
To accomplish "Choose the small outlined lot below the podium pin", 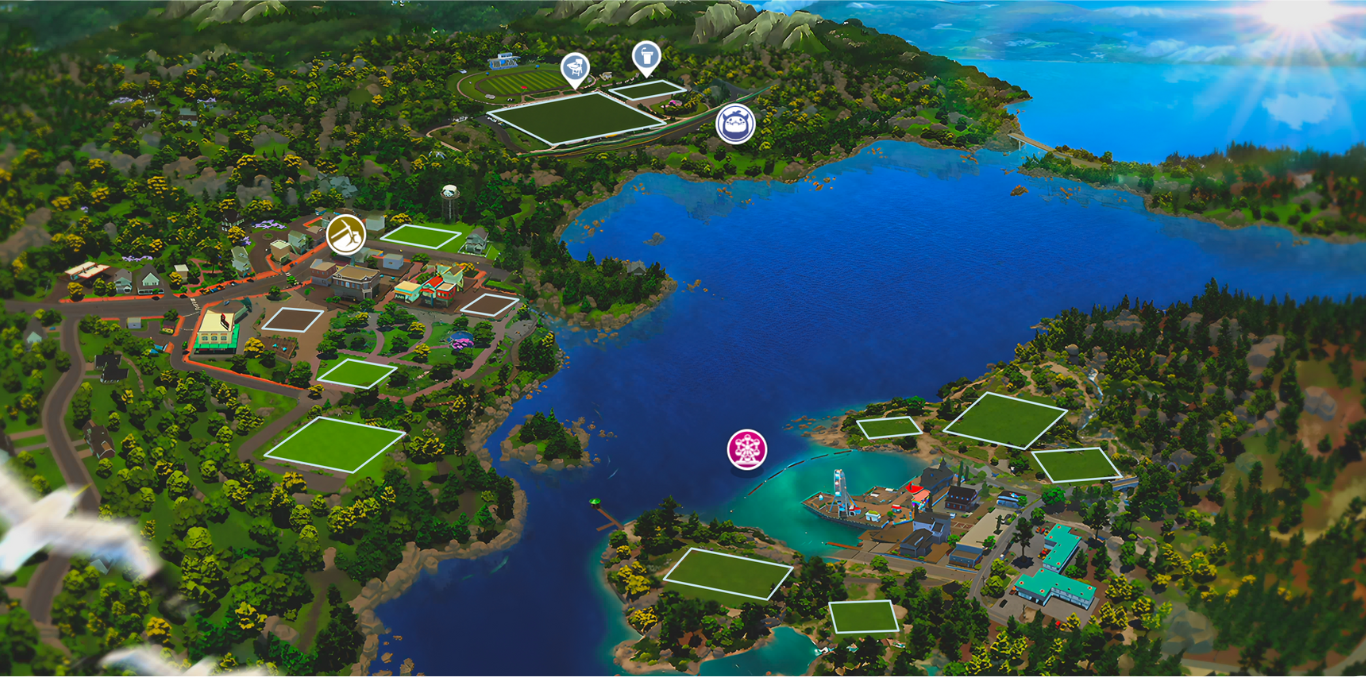I will click(645, 90).
